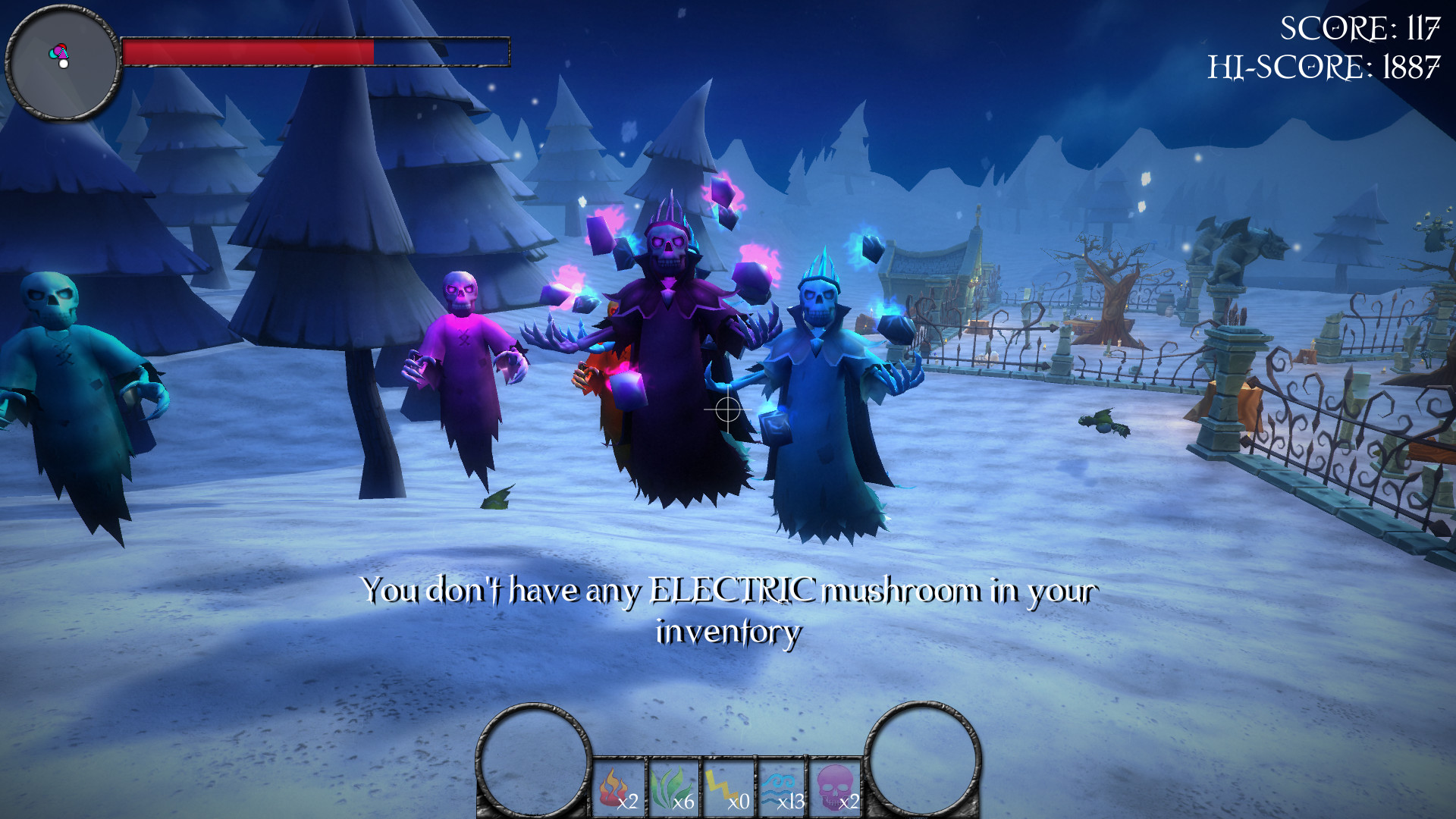Click the crosshair in screen center
Image resolution: width=1456 pixels, height=819 pixels.
[x=726, y=410]
